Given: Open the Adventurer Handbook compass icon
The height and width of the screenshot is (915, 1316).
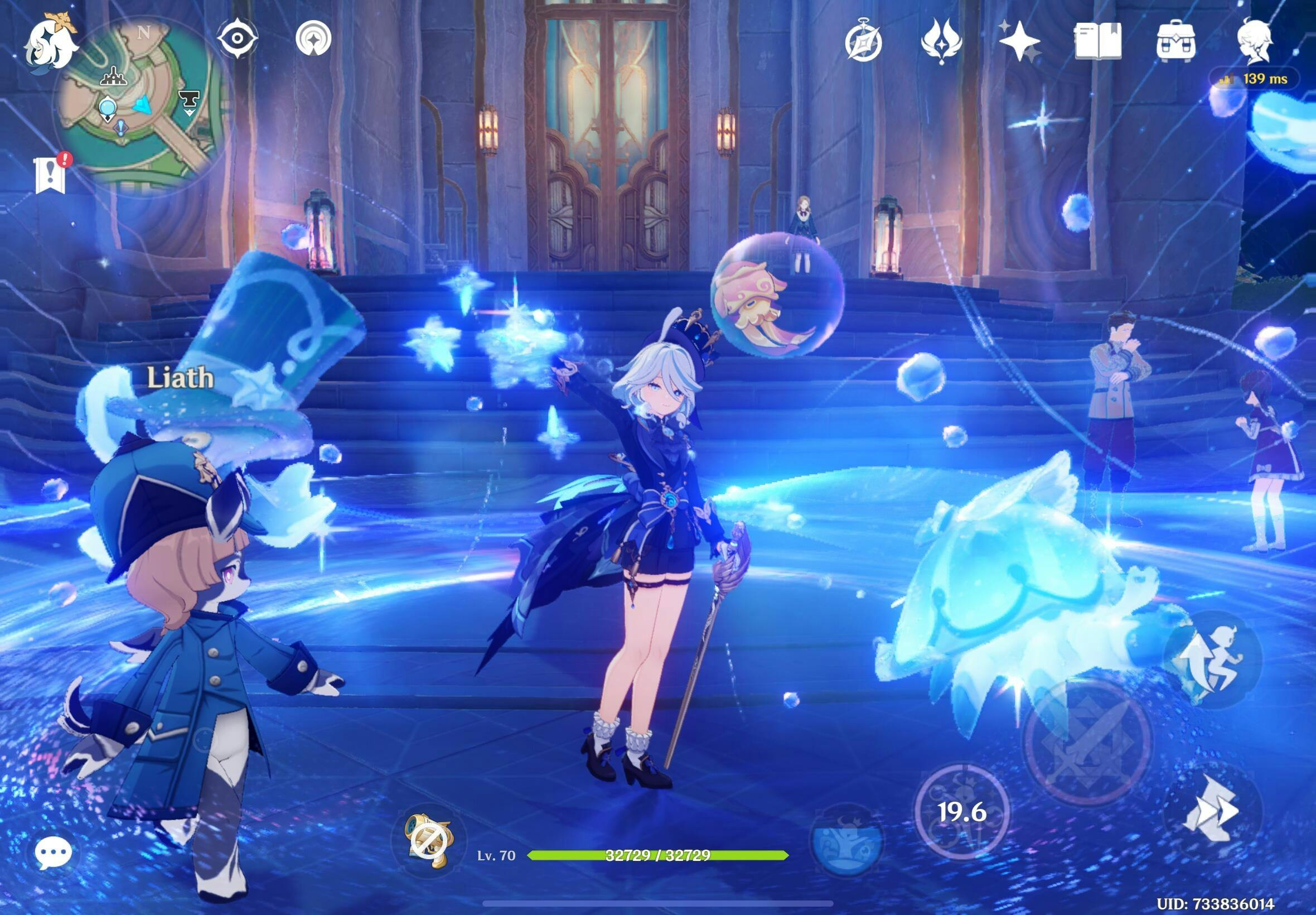Looking at the screenshot, I should click(863, 41).
